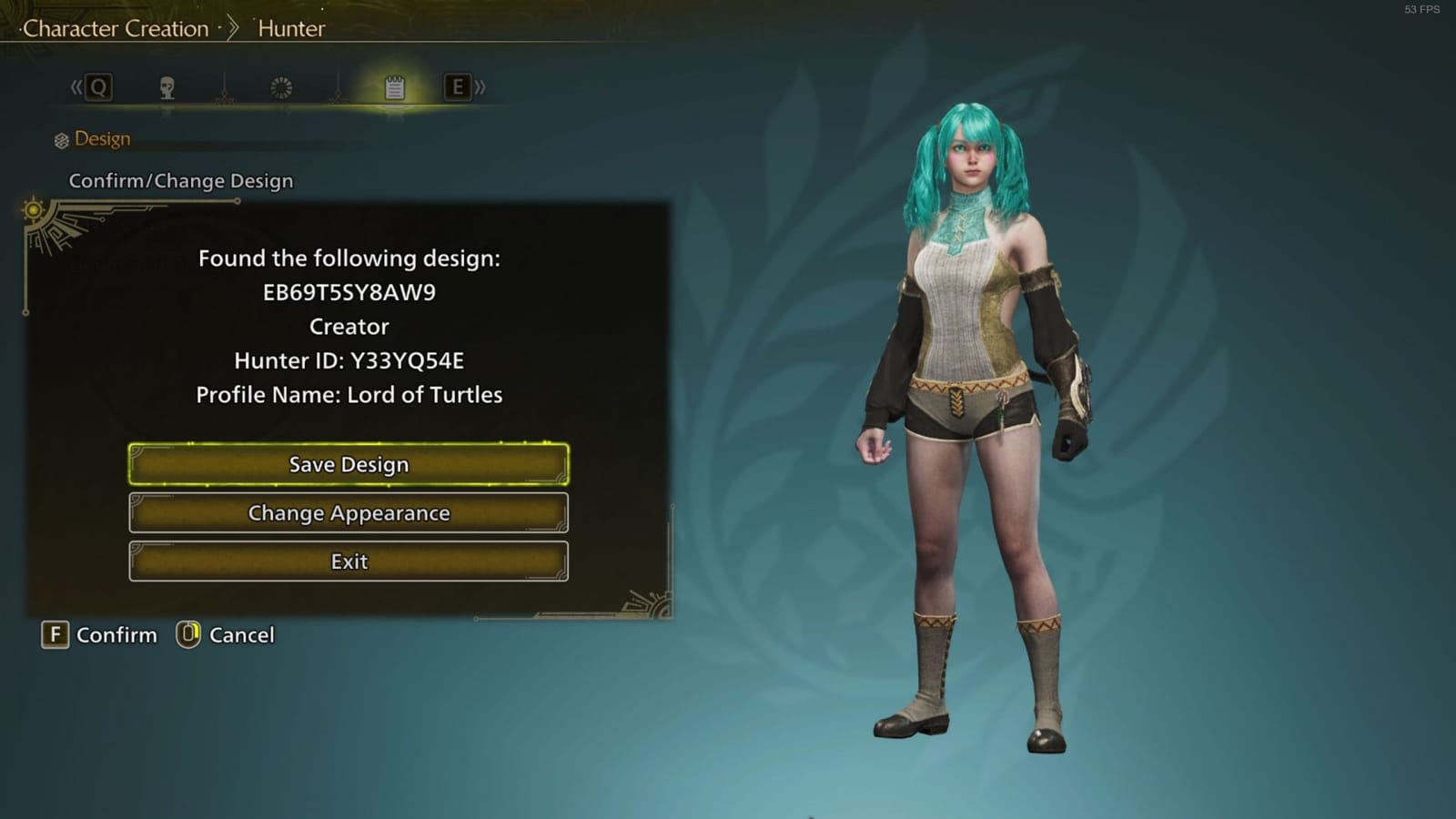Open the Character Creation breadcrumb
The width and height of the screenshot is (1456, 819).
[118, 28]
